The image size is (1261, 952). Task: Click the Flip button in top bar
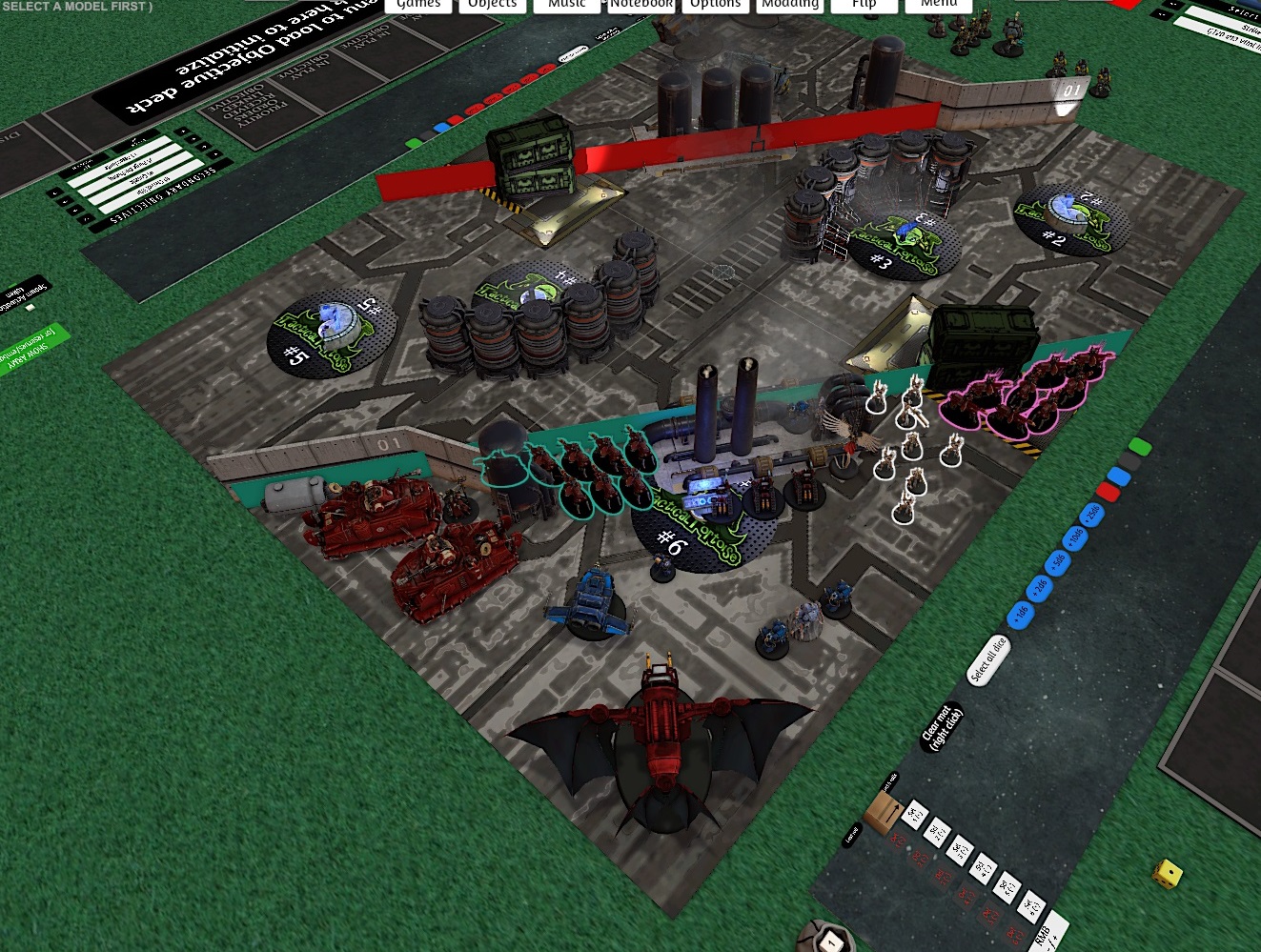click(x=864, y=5)
